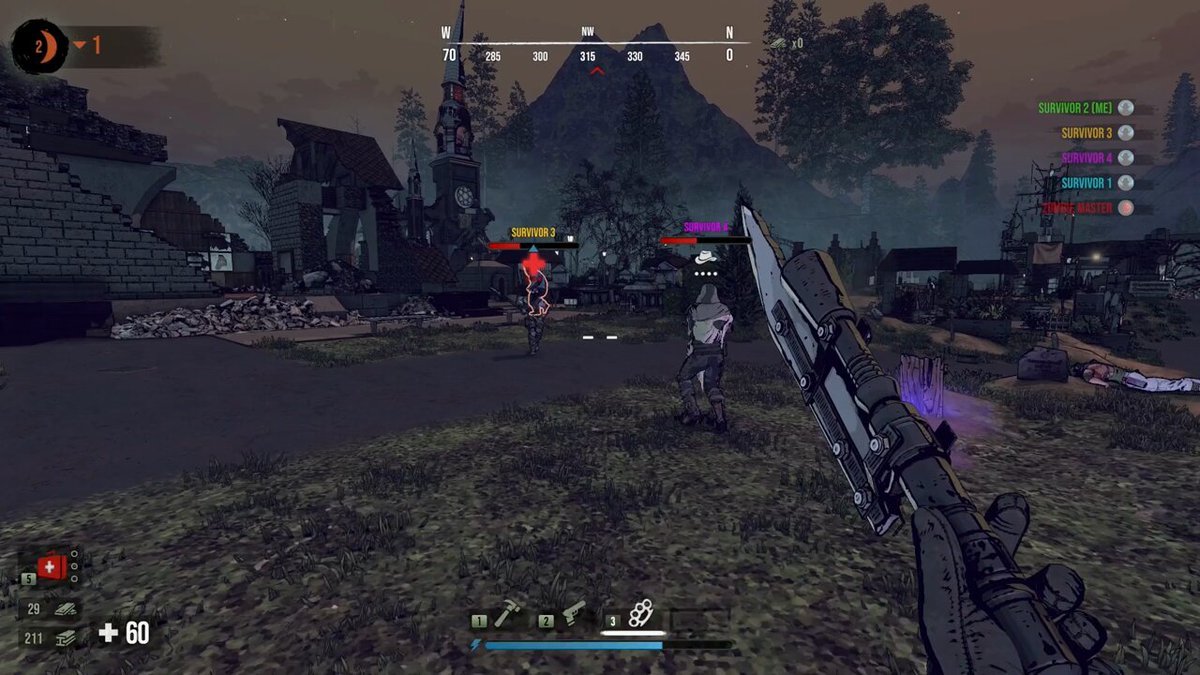Click the moon night-counter icon
Viewport: 1200px width, 675px height.
click(40, 46)
